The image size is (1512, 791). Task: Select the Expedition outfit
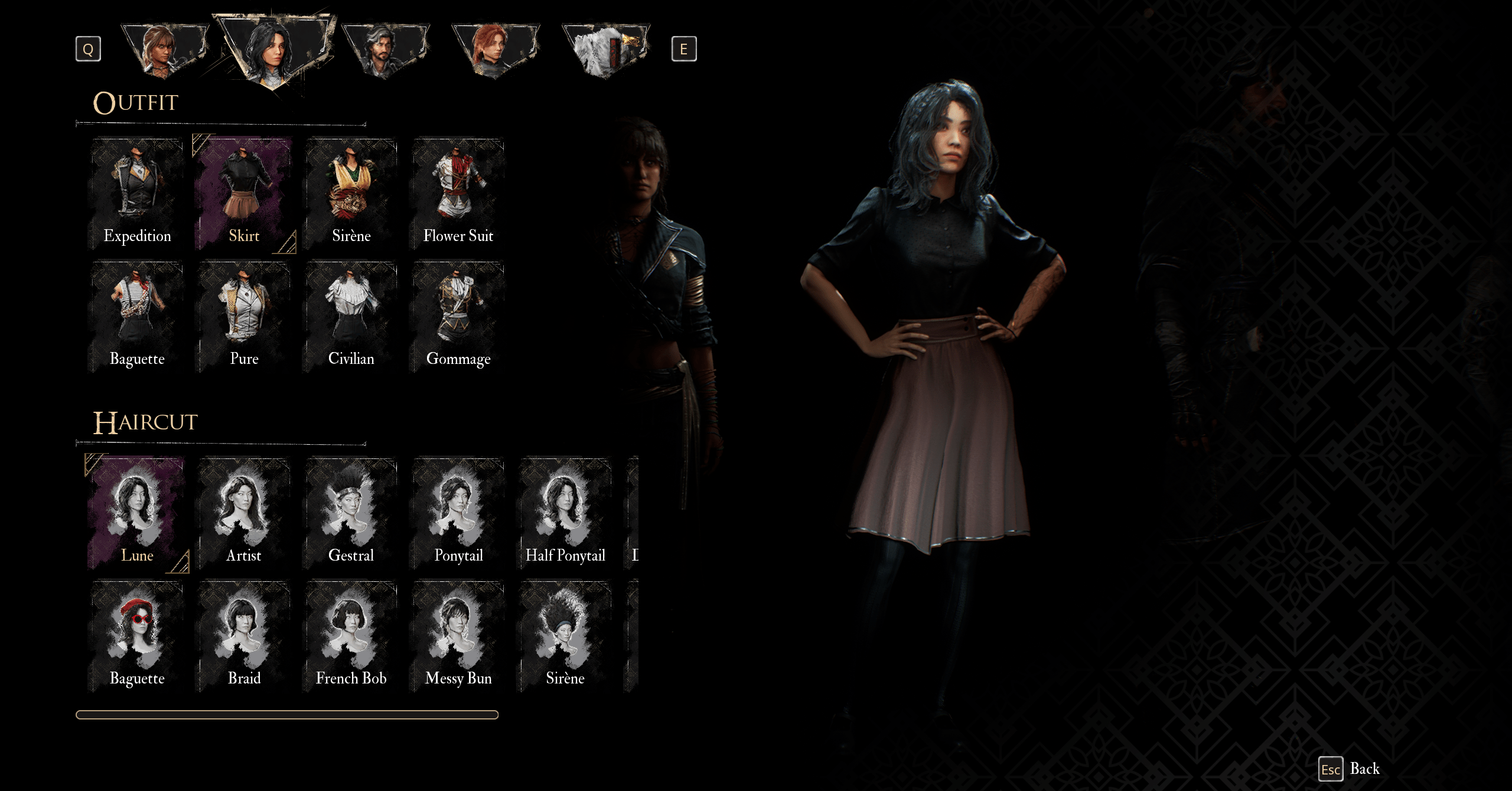(x=137, y=194)
